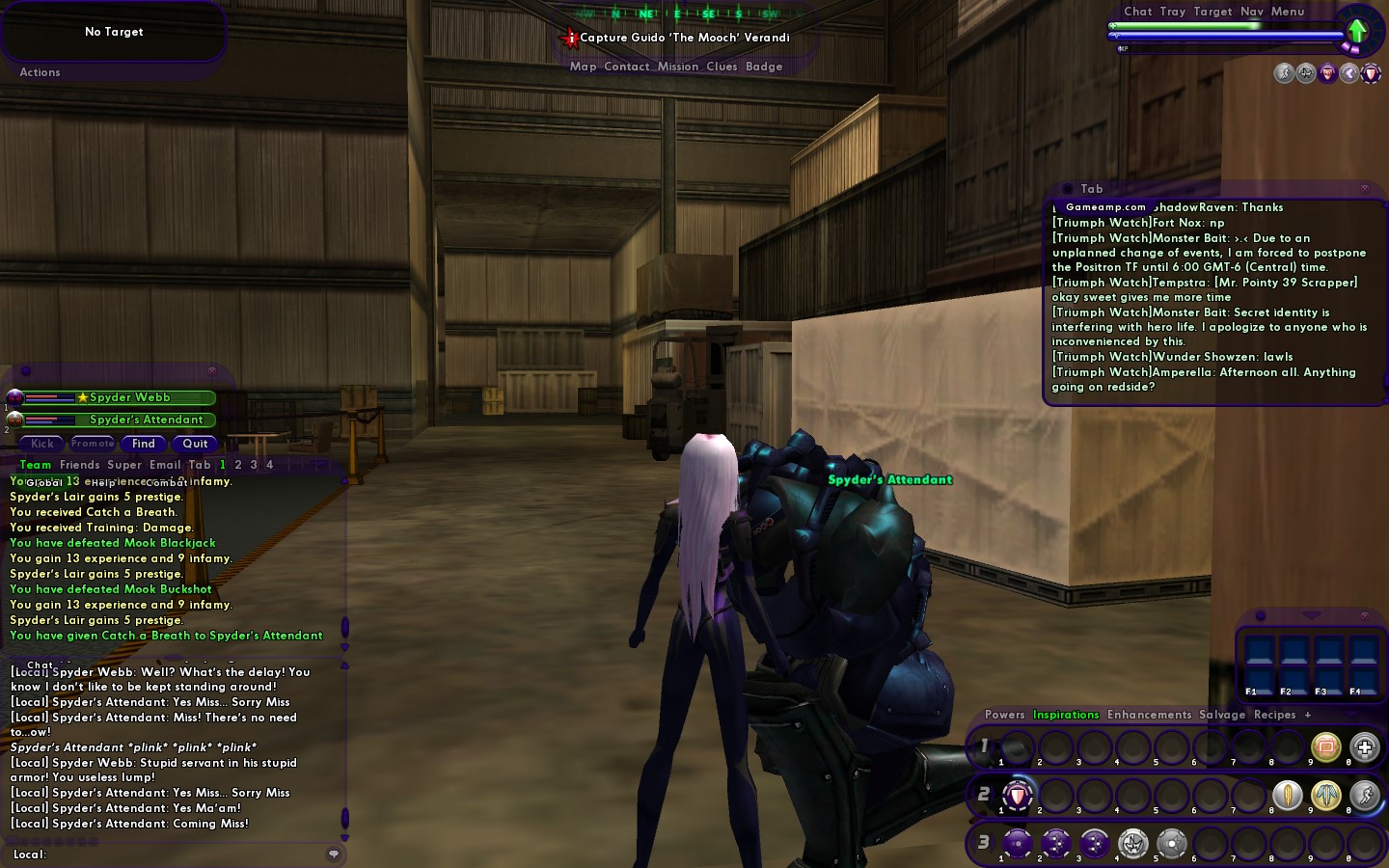
Task: Select Spyder's Attendant in the team list
Action: pos(146,420)
